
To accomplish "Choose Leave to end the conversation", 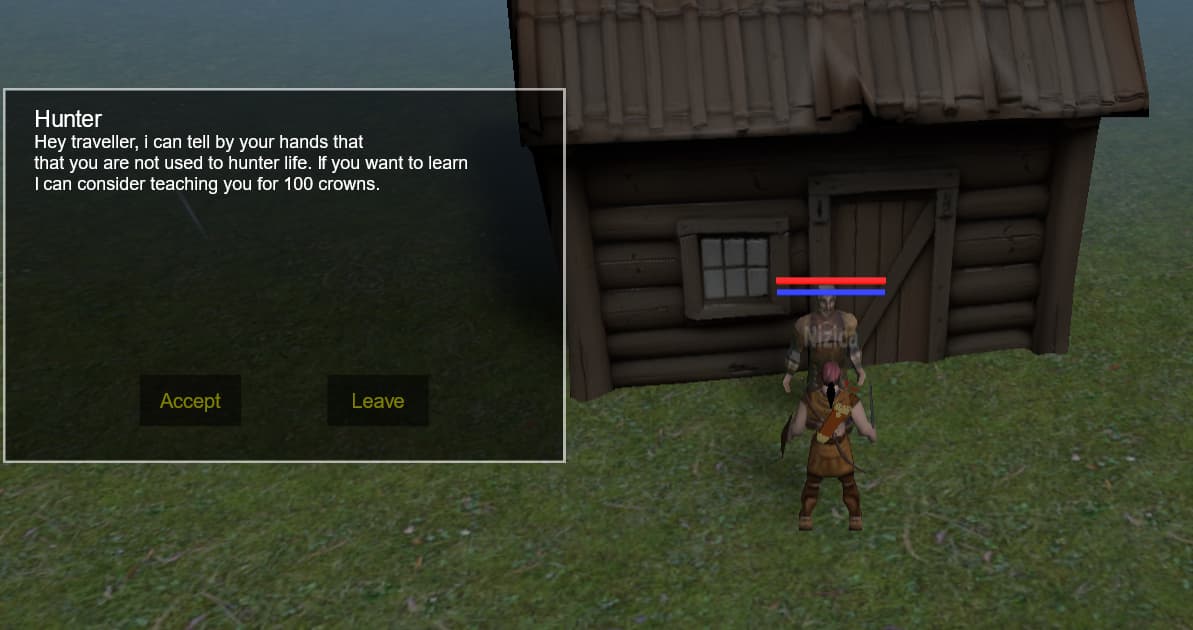I will (x=378, y=401).
